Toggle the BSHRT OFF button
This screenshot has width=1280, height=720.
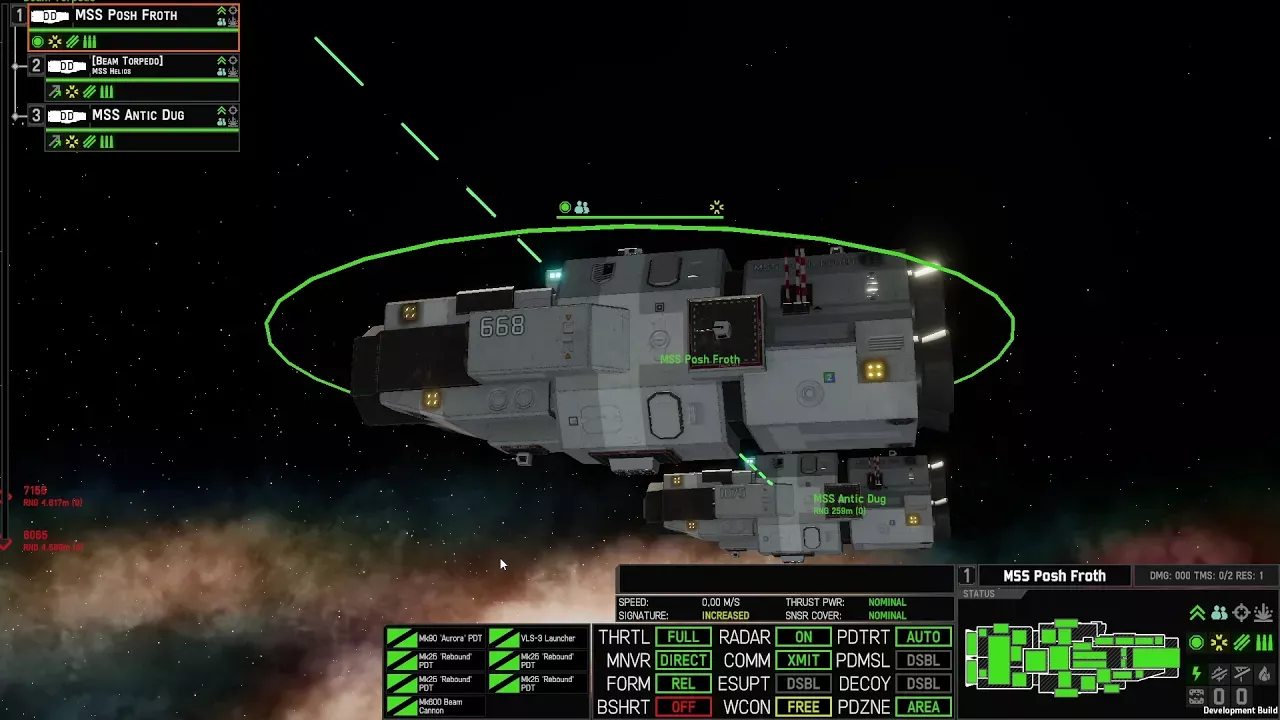[683, 707]
